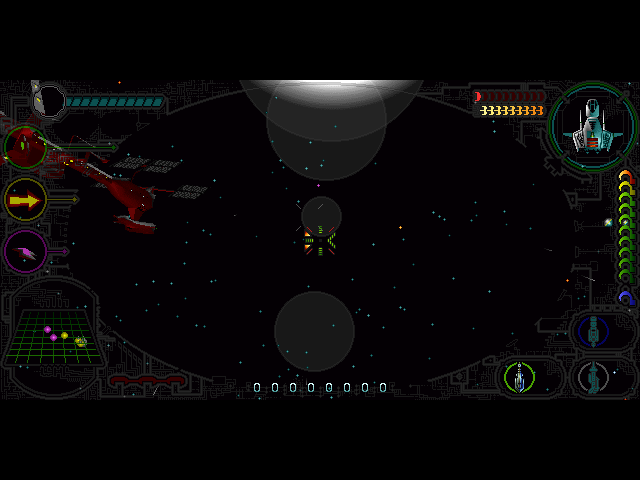Select the grey cannon weapon slot
This screenshot has width=640, height=480.
tap(598, 378)
